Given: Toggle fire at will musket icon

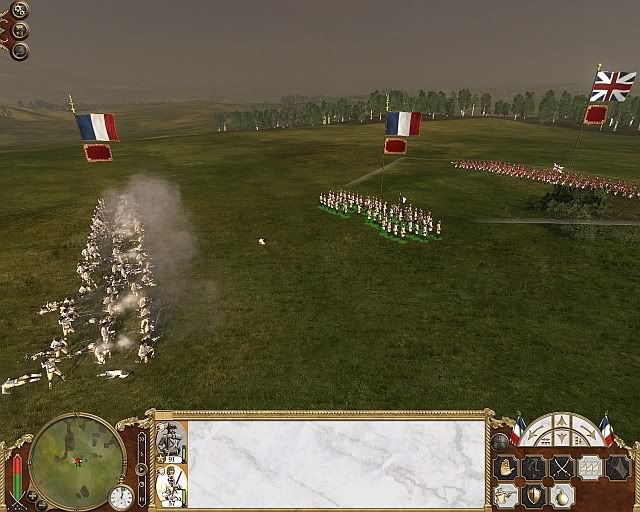Looking at the screenshot, I should coord(506,495).
